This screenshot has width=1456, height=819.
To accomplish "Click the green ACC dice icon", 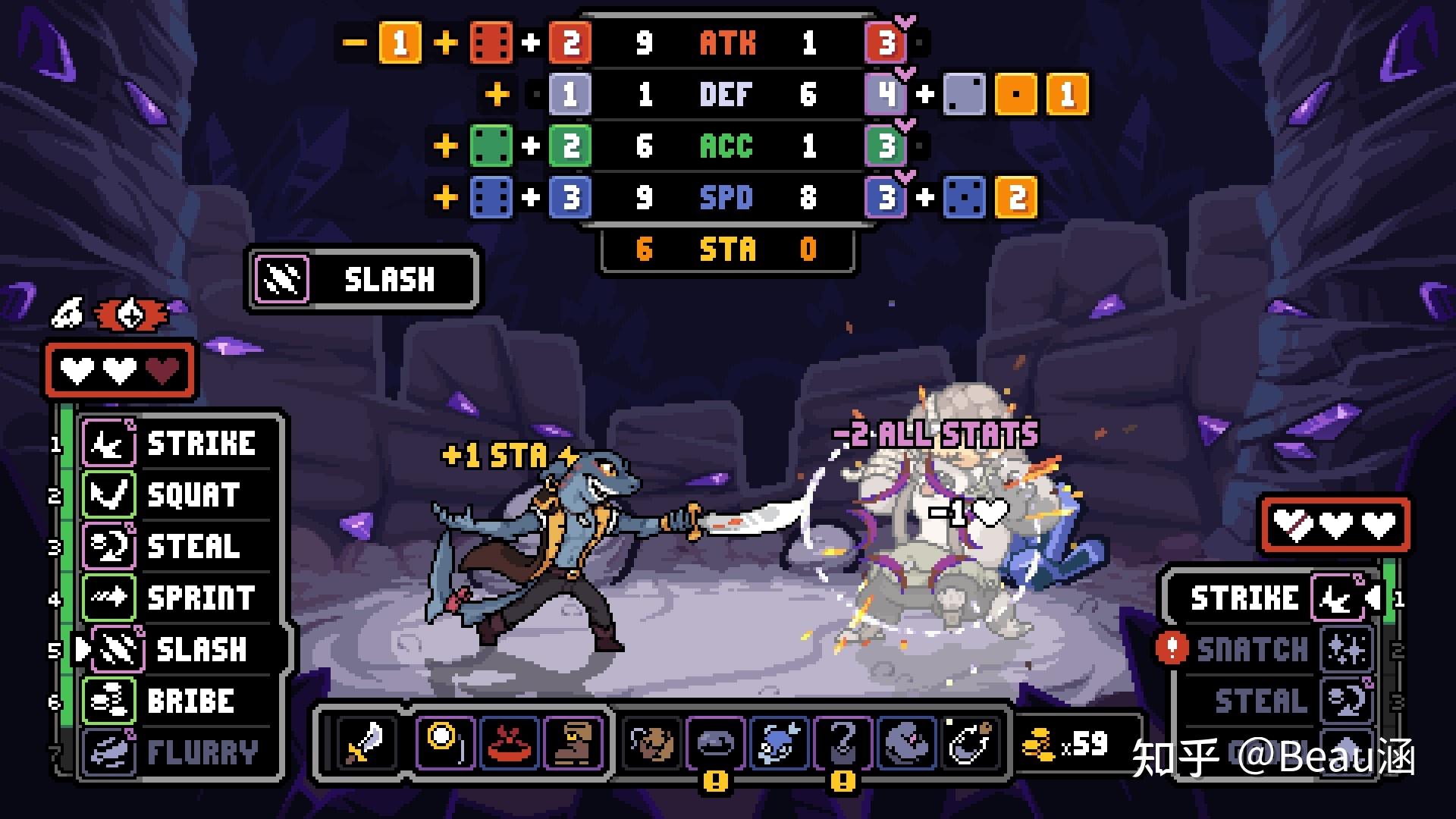I will pos(491,146).
